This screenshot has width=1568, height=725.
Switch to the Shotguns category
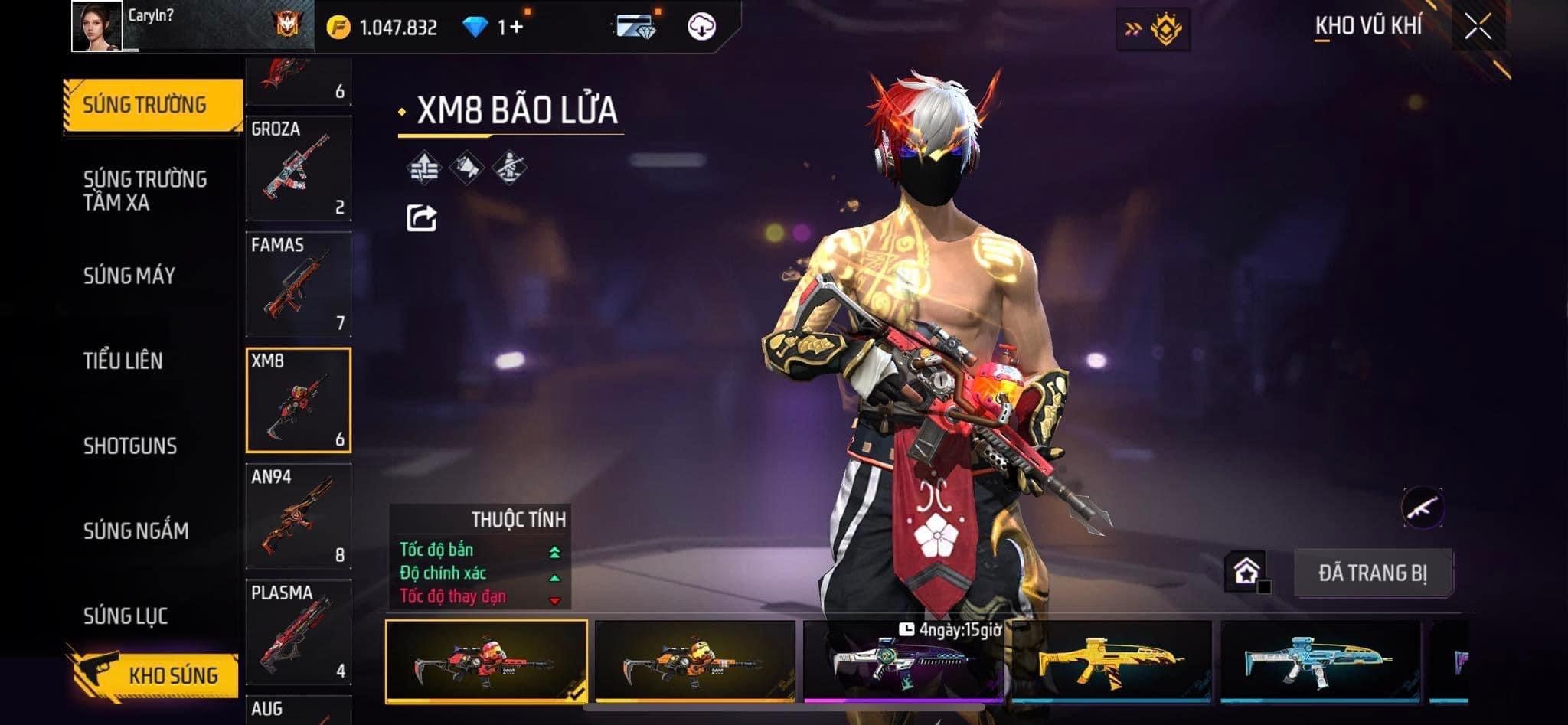point(130,446)
